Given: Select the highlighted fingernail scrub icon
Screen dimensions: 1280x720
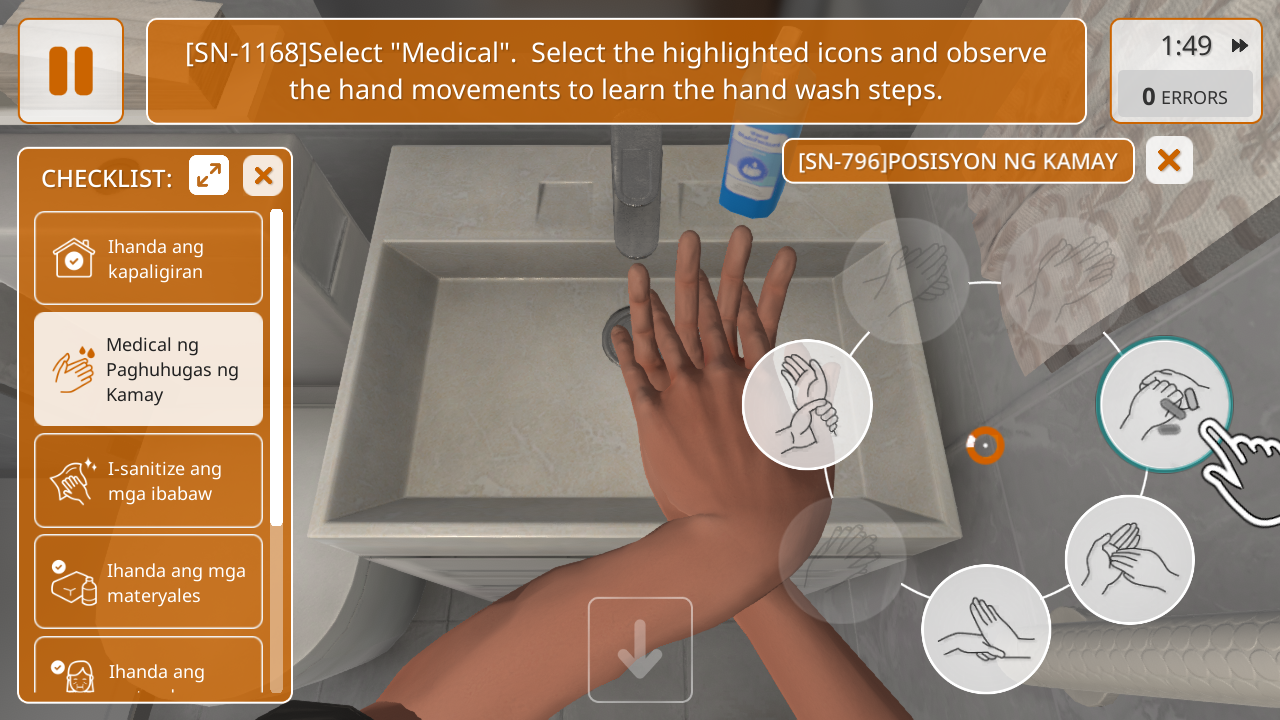Looking at the screenshot, I should 1163,404.
